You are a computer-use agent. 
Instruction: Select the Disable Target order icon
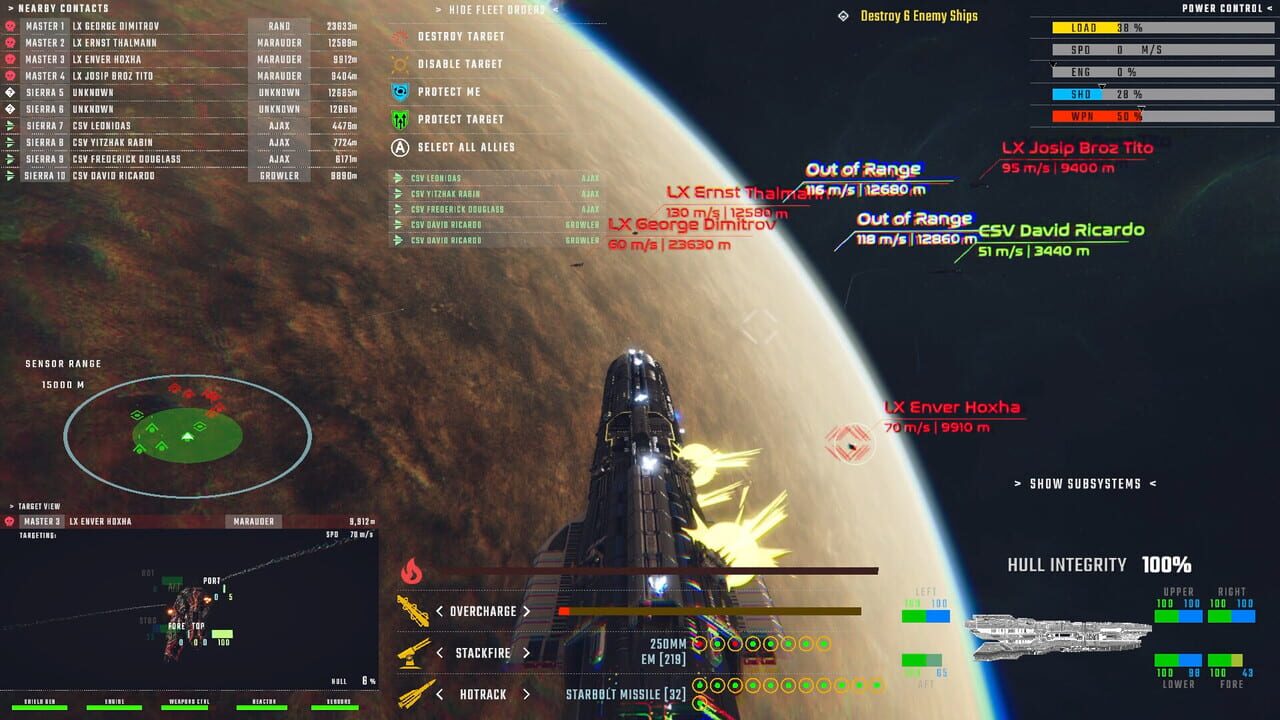[398, 64]
